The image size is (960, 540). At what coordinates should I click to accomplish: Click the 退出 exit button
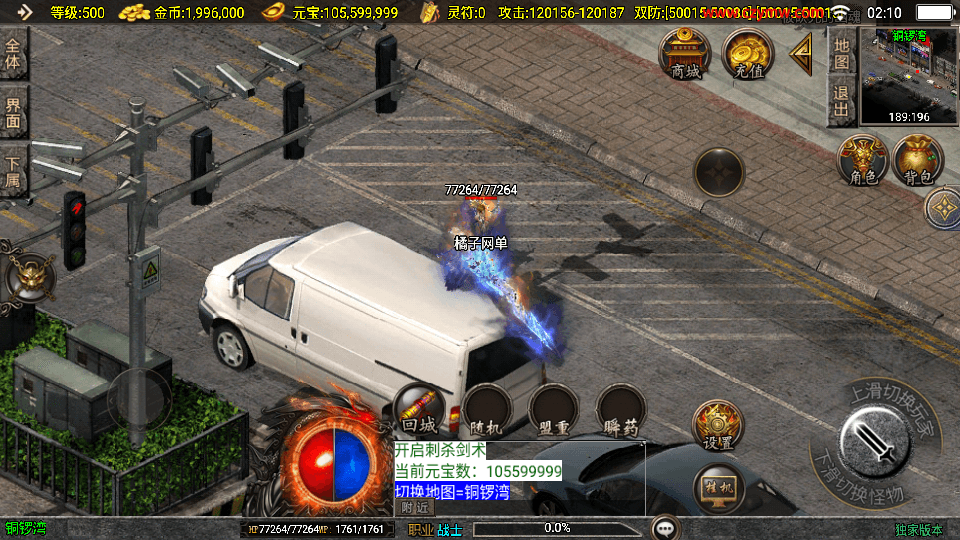[x=842, y=102]
